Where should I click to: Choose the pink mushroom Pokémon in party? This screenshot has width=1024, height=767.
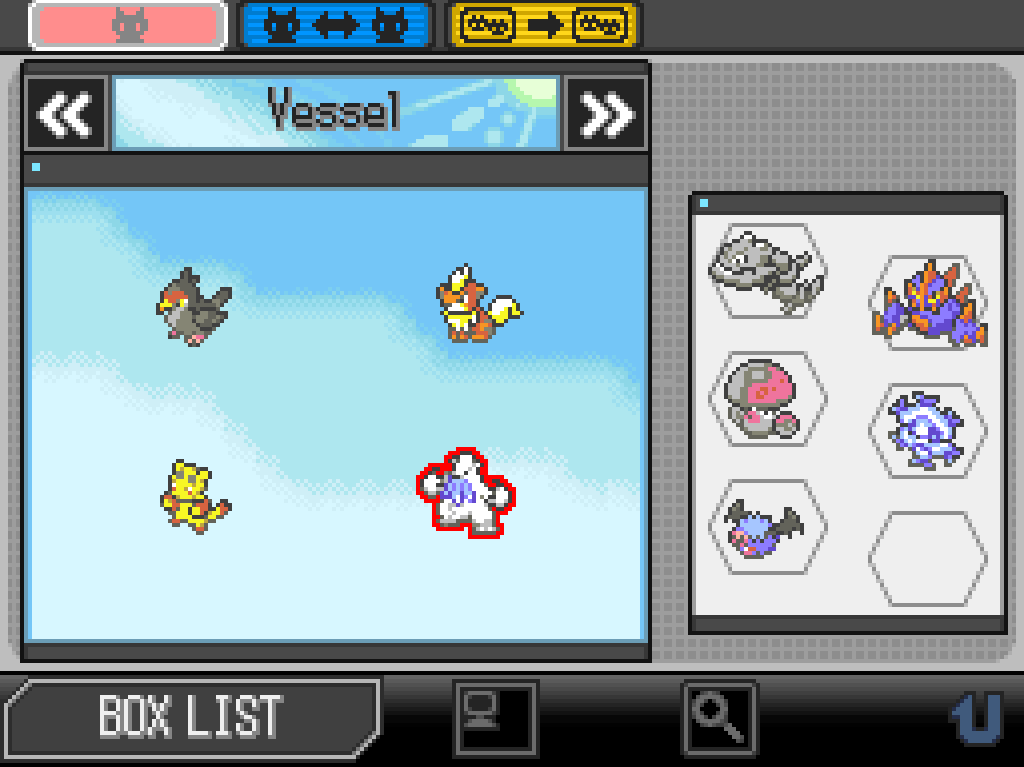[767, 397]
